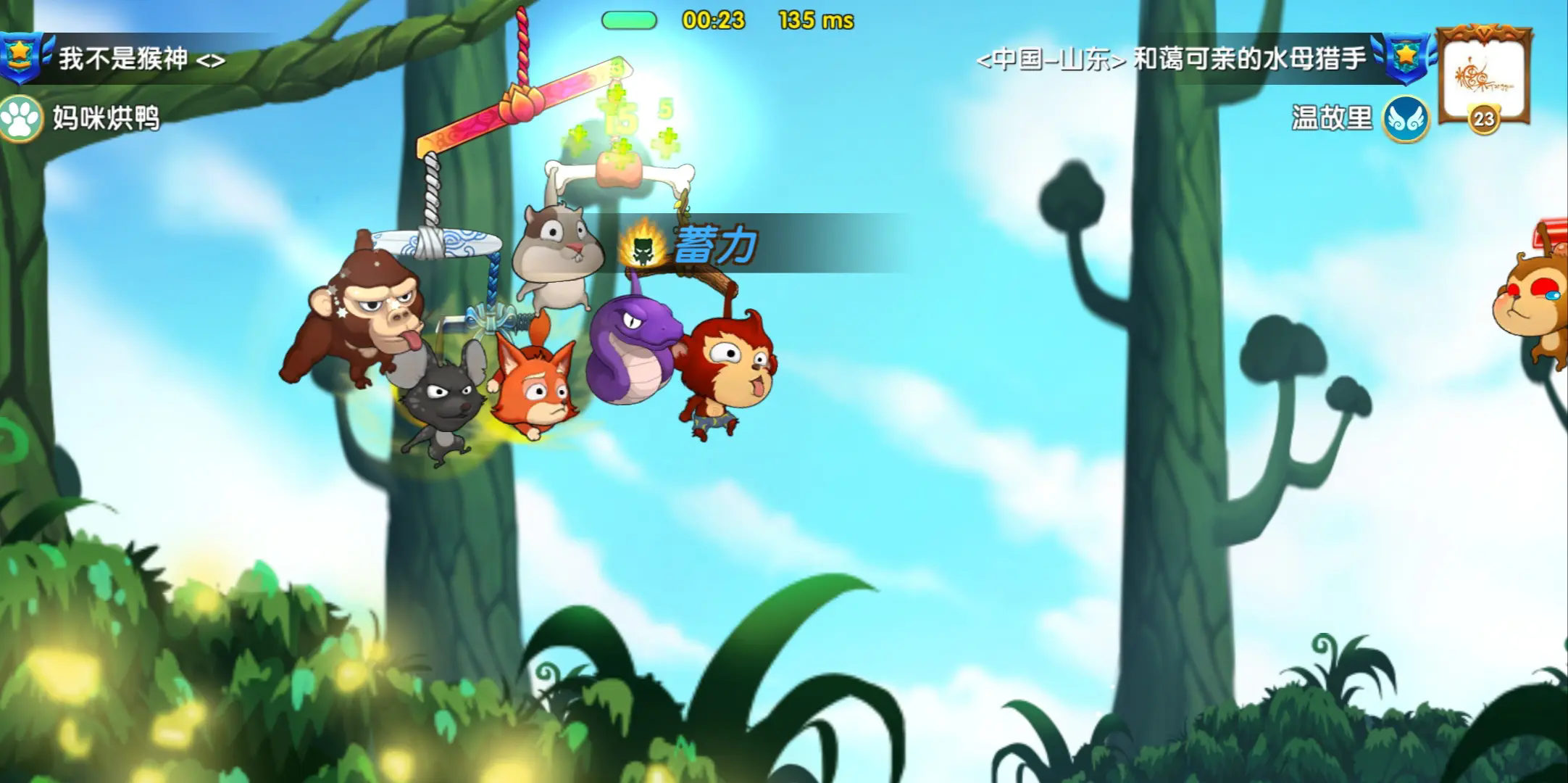Select the paw icon beside 妈咪烘鸭
The height and width of the screenshot is (783, 1568).
[x=20, y=117]
